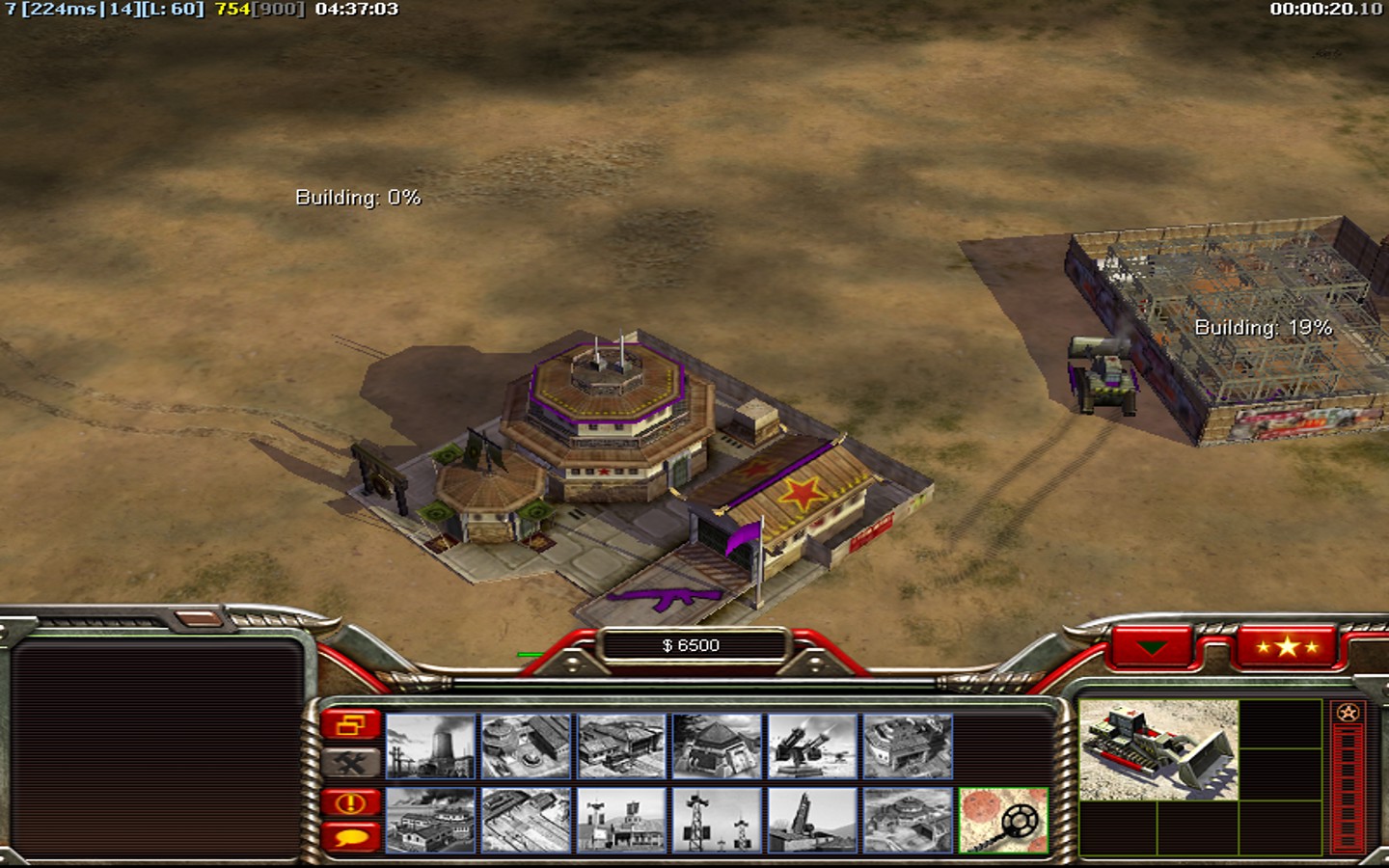Choose the Supply Center construction icon
The image size is (1389, 868).
tap(621, 746)
